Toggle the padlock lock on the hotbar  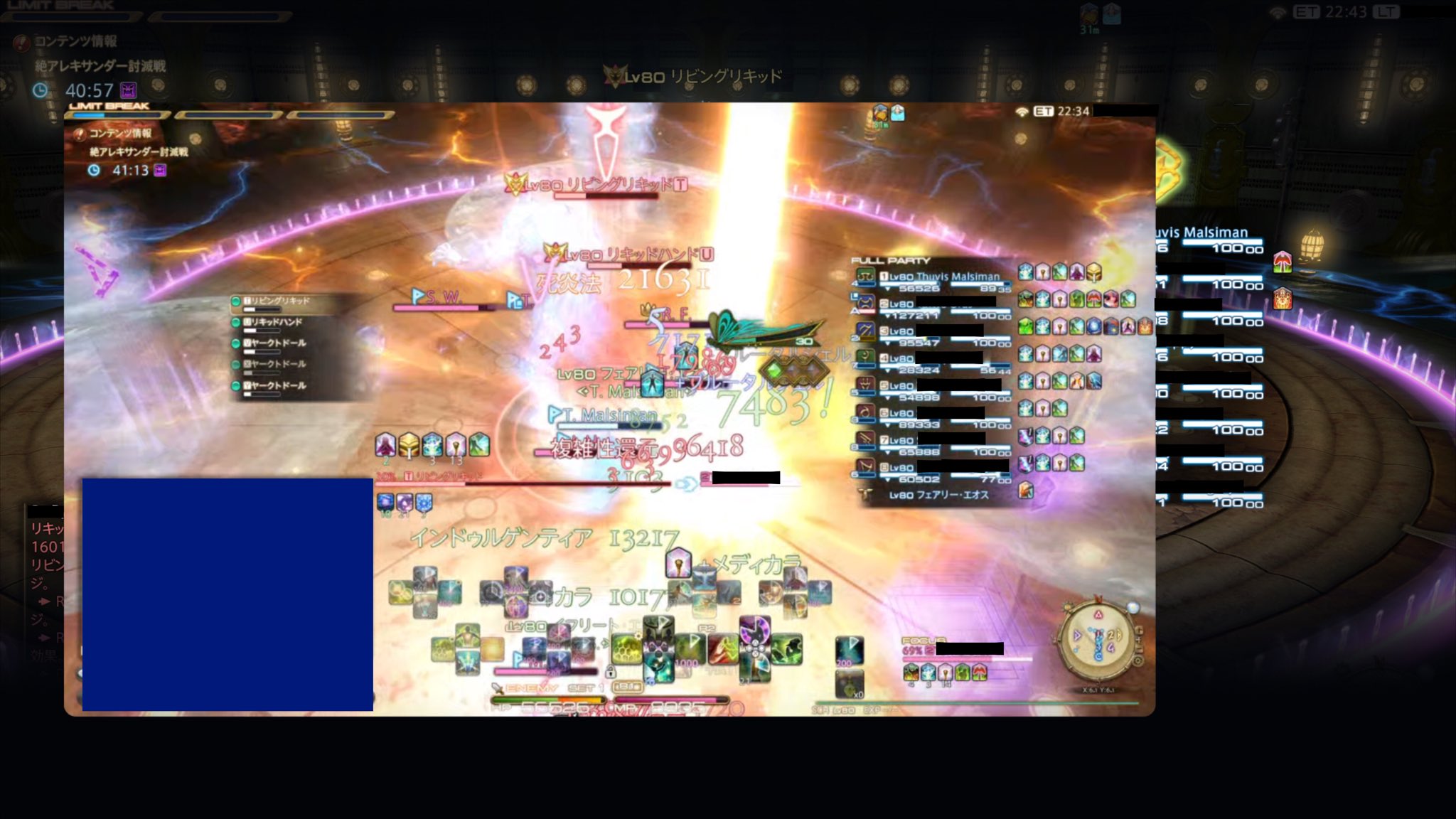[611, 673]
